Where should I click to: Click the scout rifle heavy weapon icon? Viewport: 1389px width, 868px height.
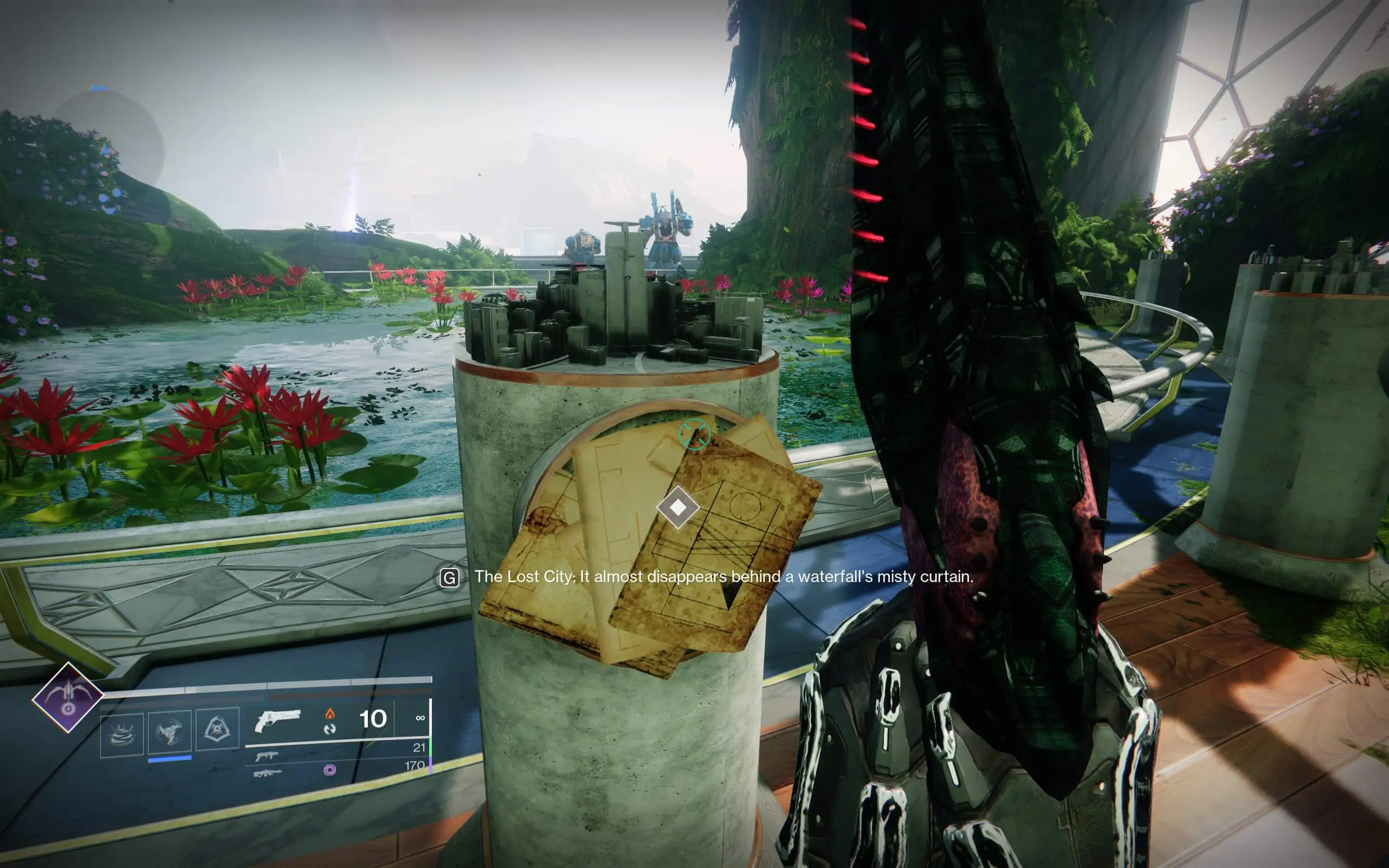point(268,773)
